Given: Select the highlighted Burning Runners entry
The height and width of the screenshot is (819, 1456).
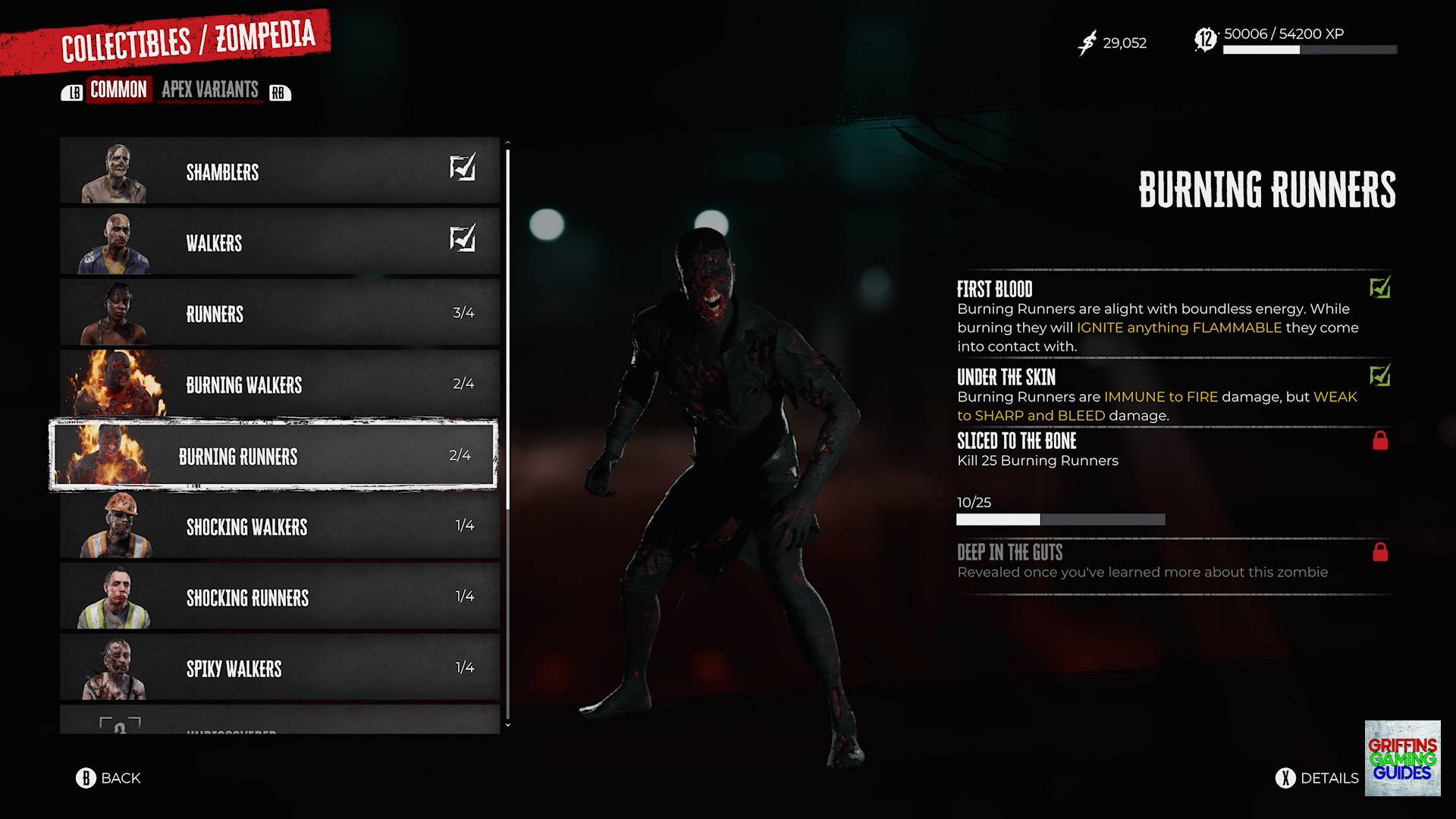Looking at the screenshot, I should (x=273, y=455).
